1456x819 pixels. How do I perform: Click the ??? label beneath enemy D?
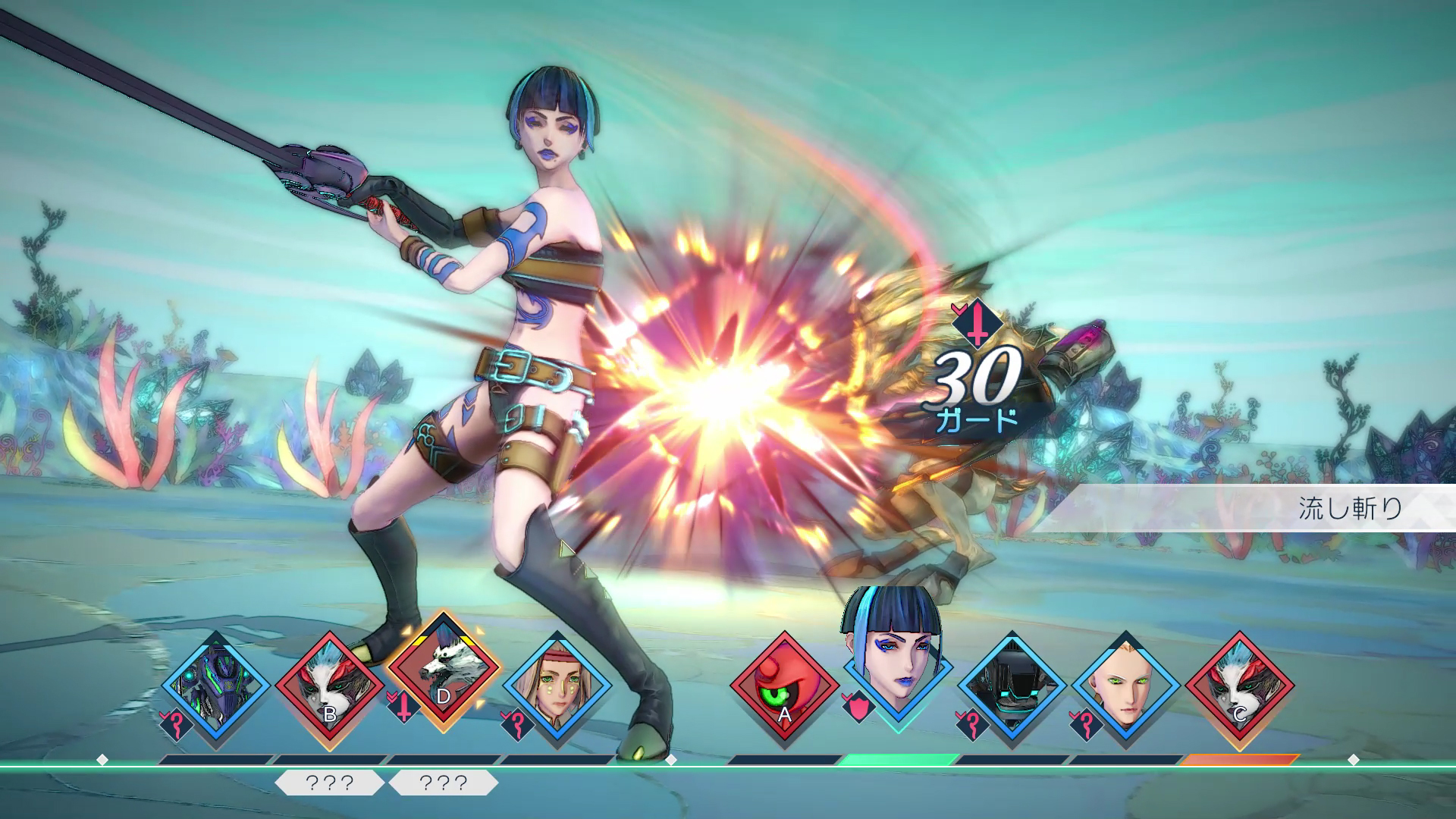[443, 783]
